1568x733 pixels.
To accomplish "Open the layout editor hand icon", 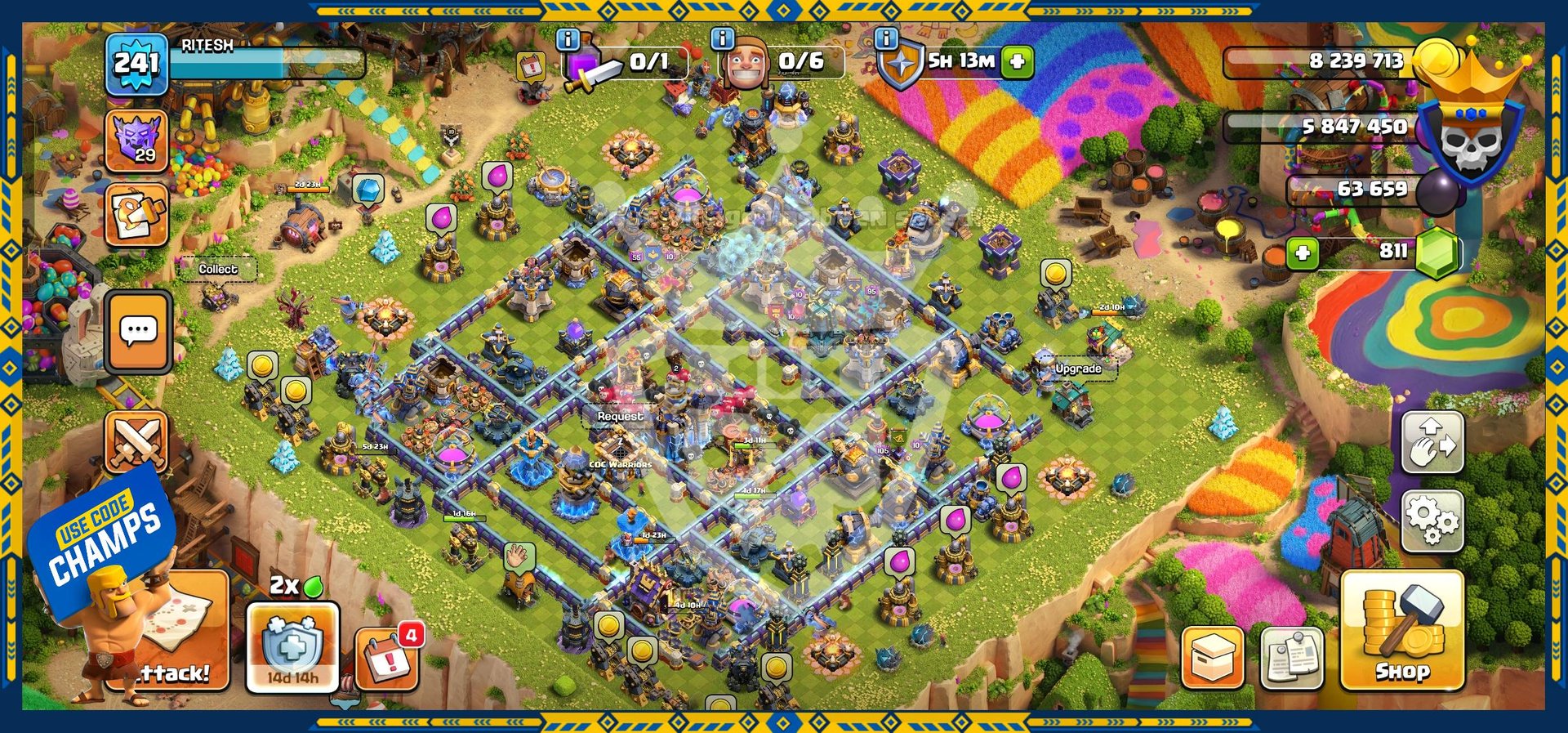I will pos(1432,443).
